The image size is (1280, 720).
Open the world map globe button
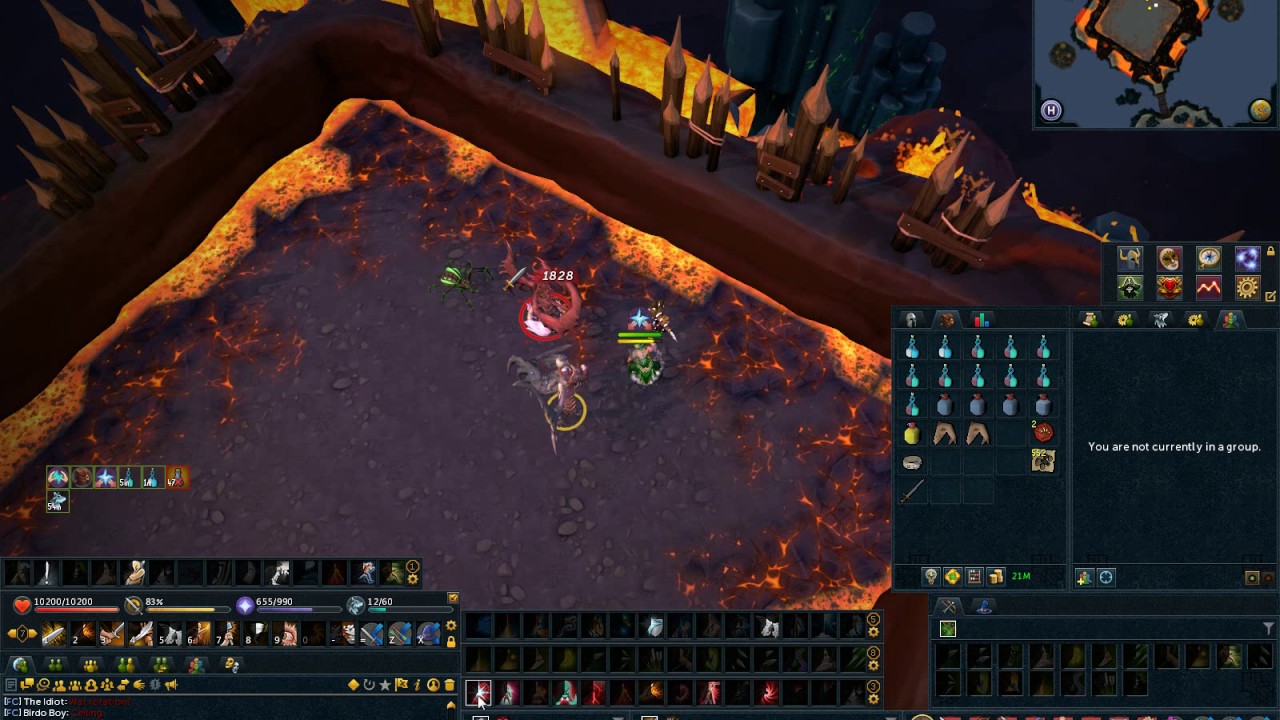[x=1260, y=110]
